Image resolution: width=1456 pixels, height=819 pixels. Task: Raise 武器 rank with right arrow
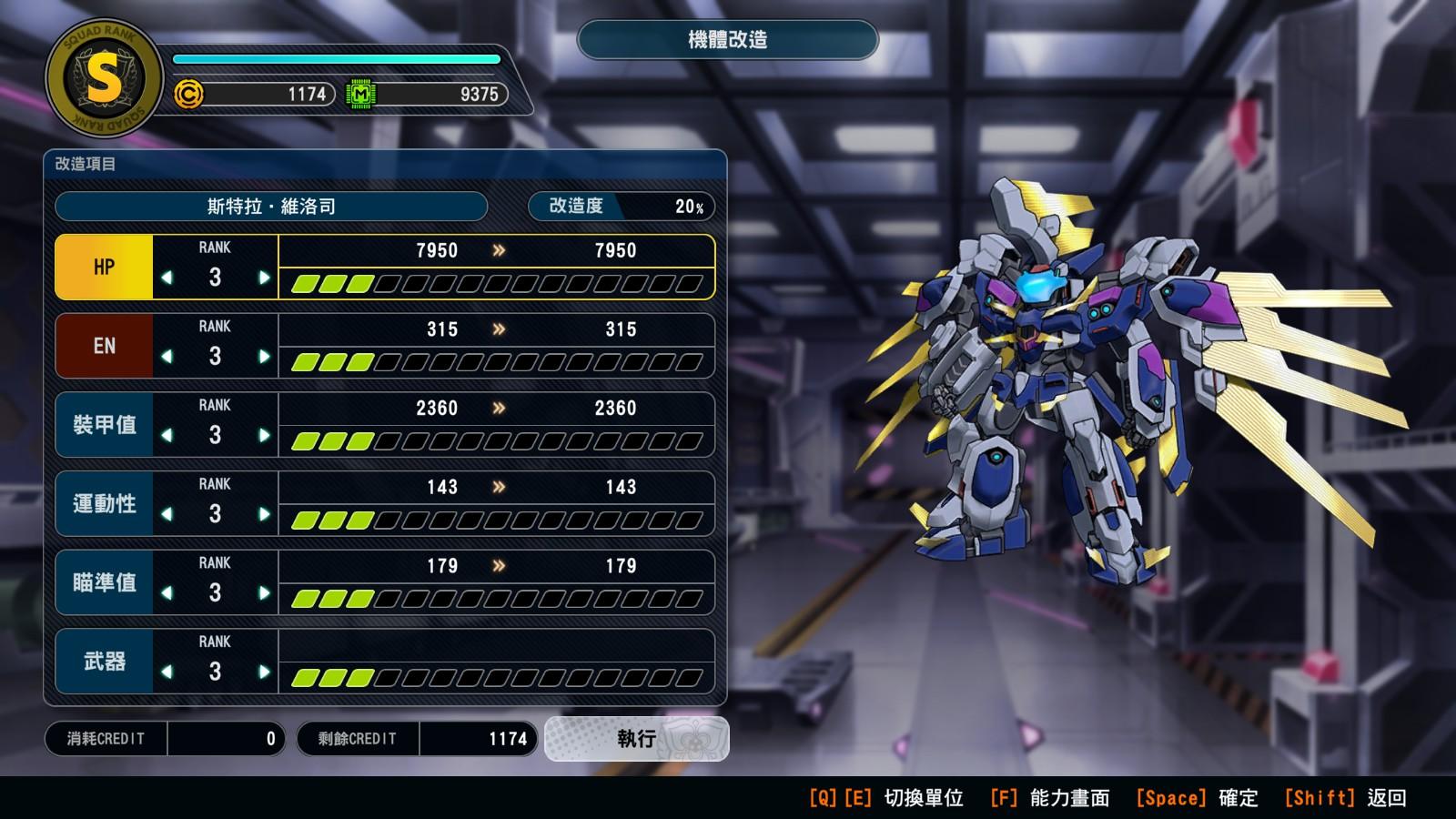[264, 672]
